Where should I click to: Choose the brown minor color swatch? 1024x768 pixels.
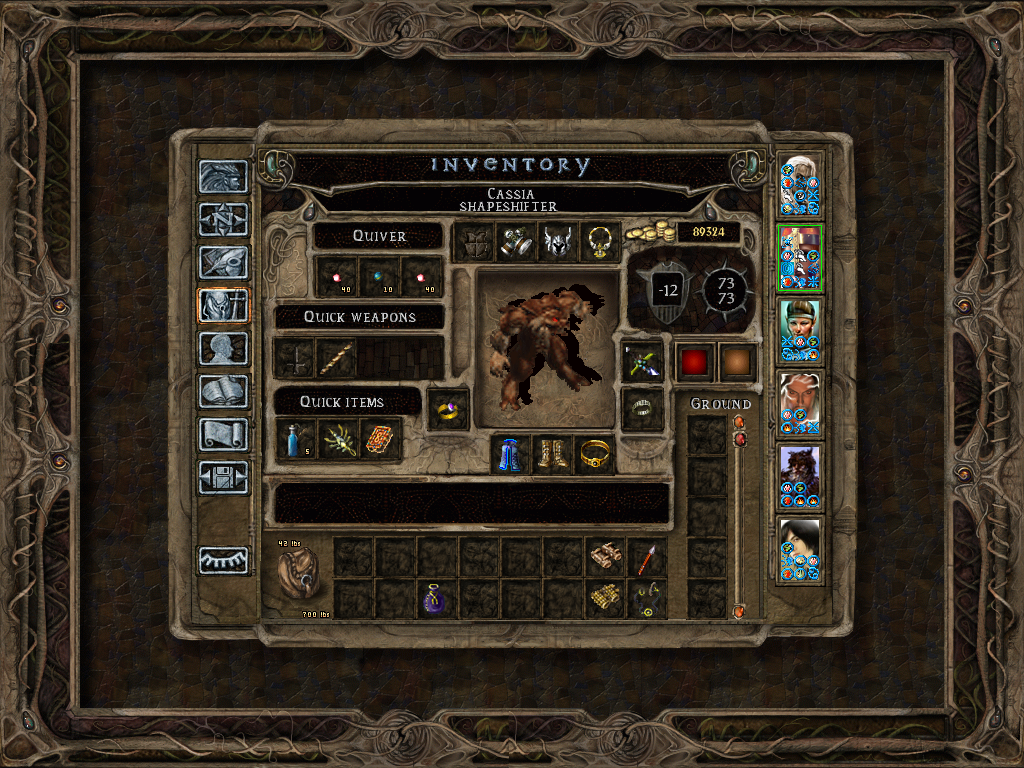(x=737, y=362)
